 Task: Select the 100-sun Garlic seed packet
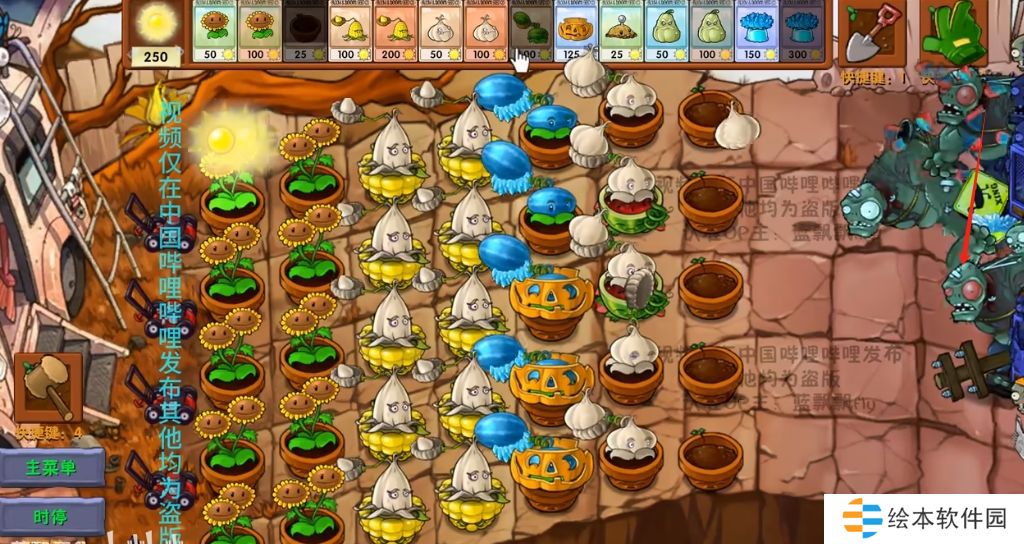point(486,32)
